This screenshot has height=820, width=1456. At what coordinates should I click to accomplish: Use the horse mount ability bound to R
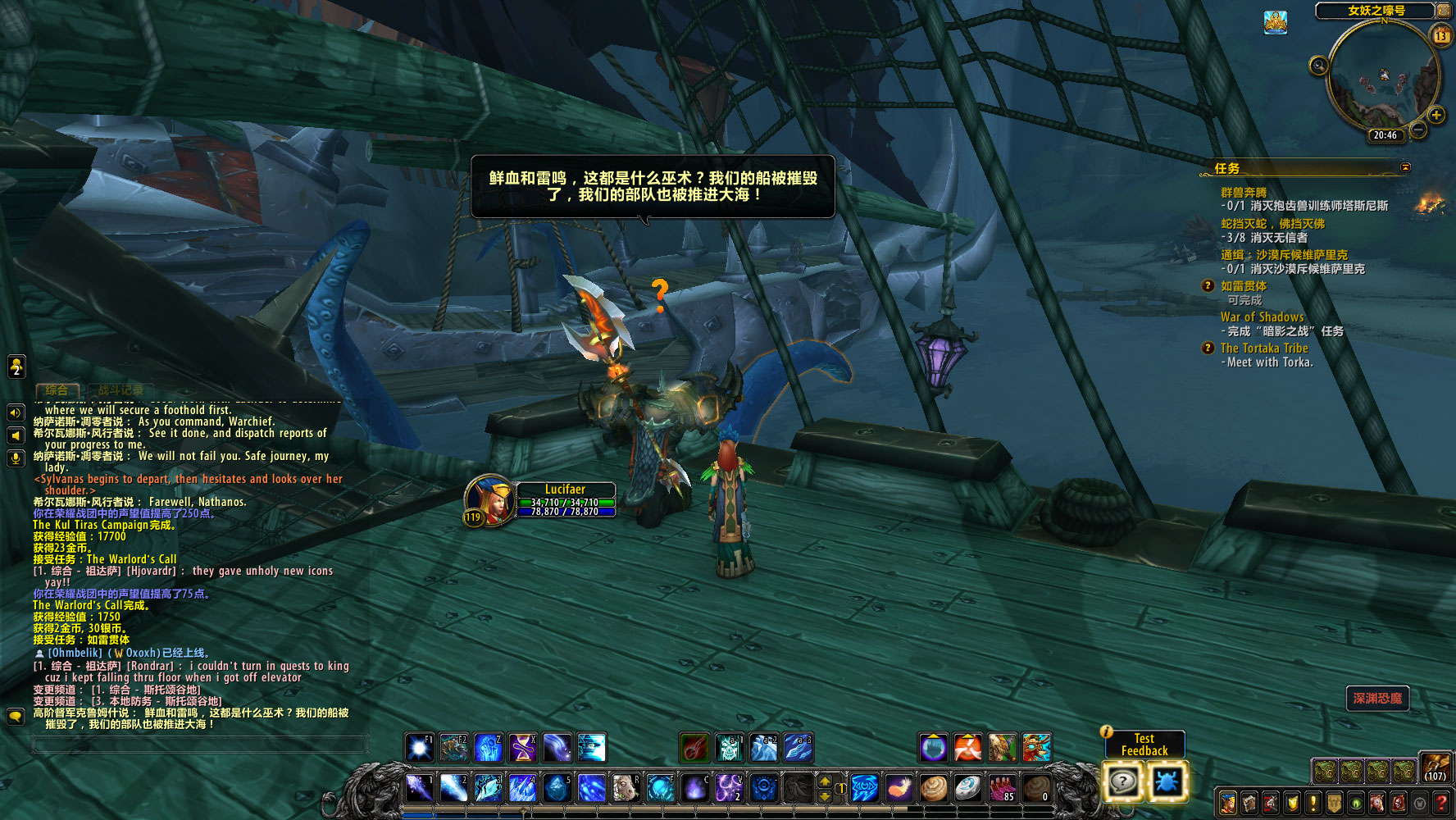point(626,788)
